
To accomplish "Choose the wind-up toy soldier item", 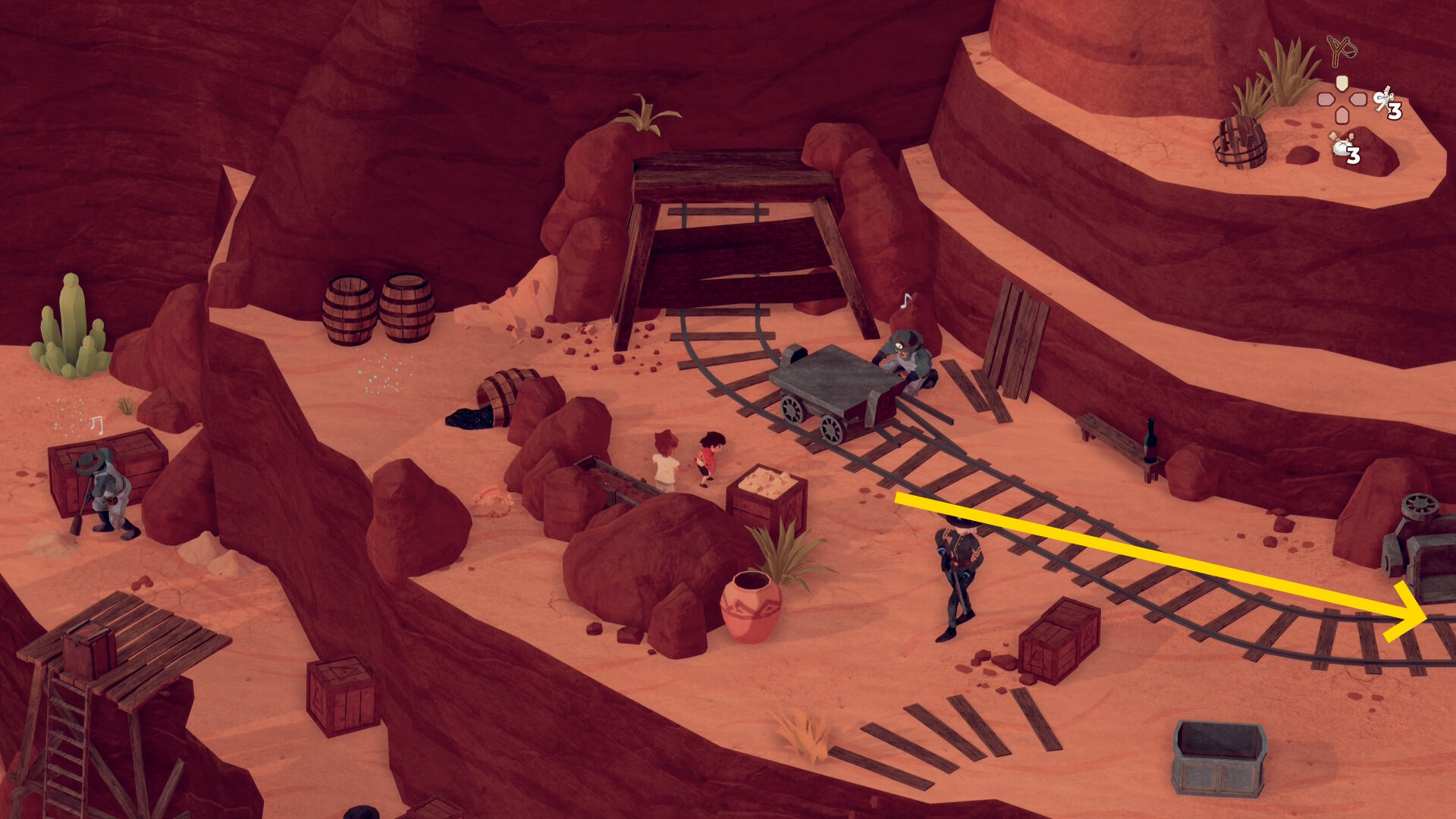I will [x=1384, y=99].
